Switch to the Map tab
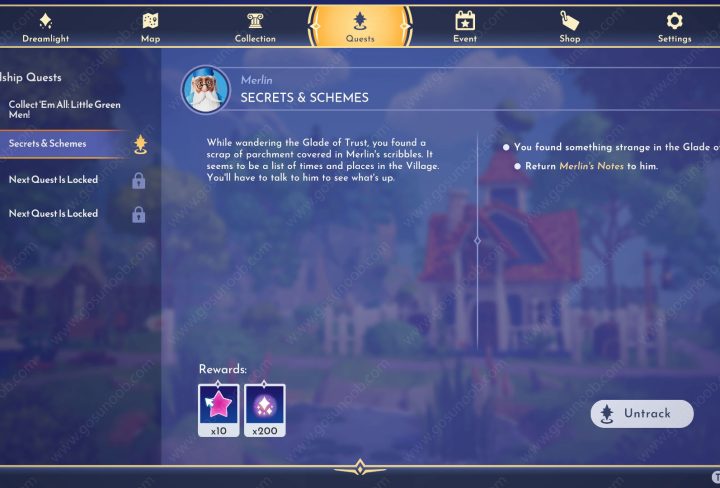Viewport: 720px width, 488px height. 150,27
